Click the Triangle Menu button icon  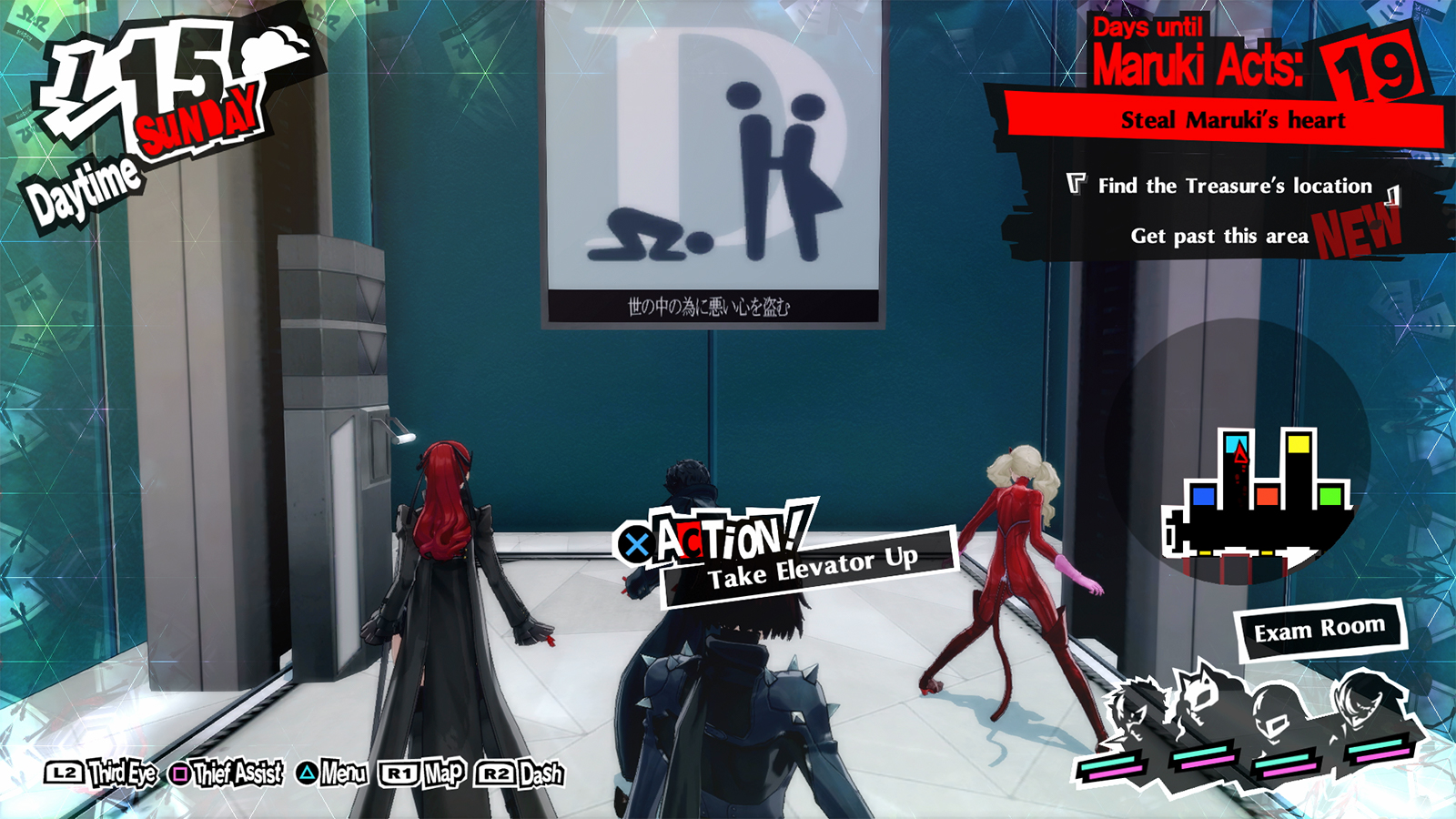(307, 775)
